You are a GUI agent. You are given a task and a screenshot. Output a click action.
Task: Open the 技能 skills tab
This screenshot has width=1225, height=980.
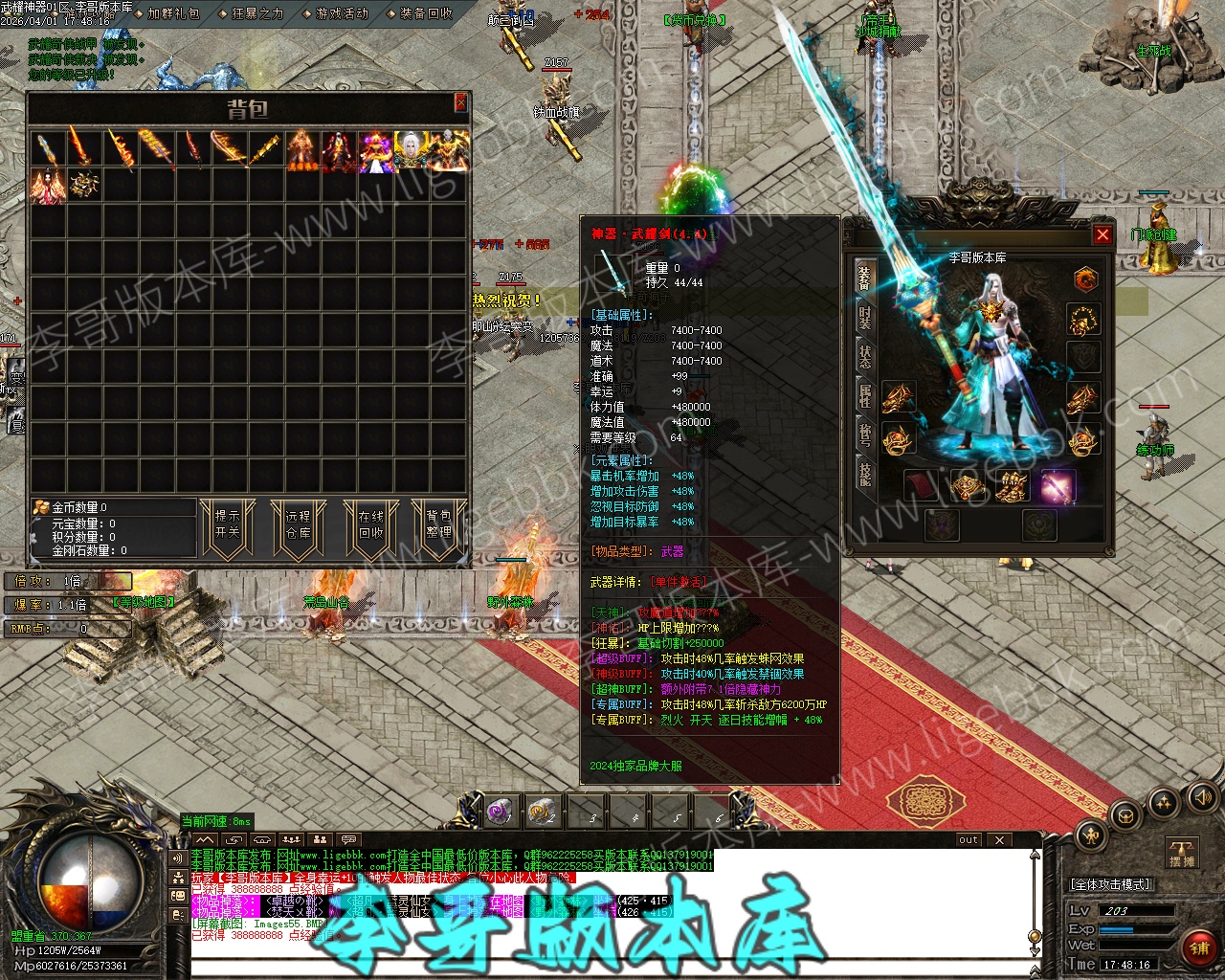864,473
